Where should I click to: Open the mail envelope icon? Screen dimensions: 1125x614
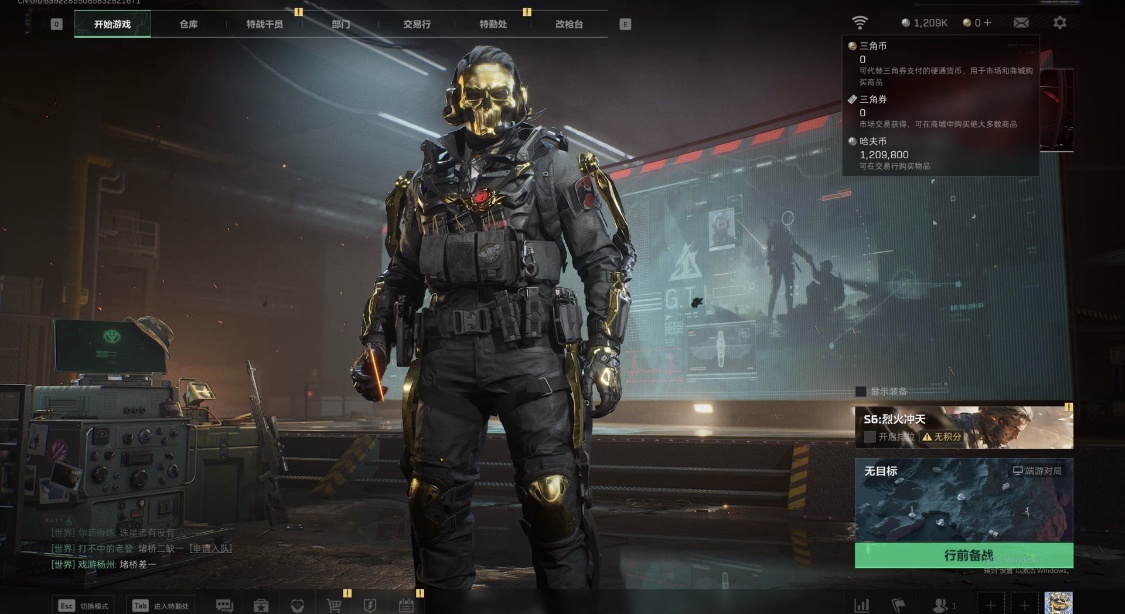click(1021, 22)
